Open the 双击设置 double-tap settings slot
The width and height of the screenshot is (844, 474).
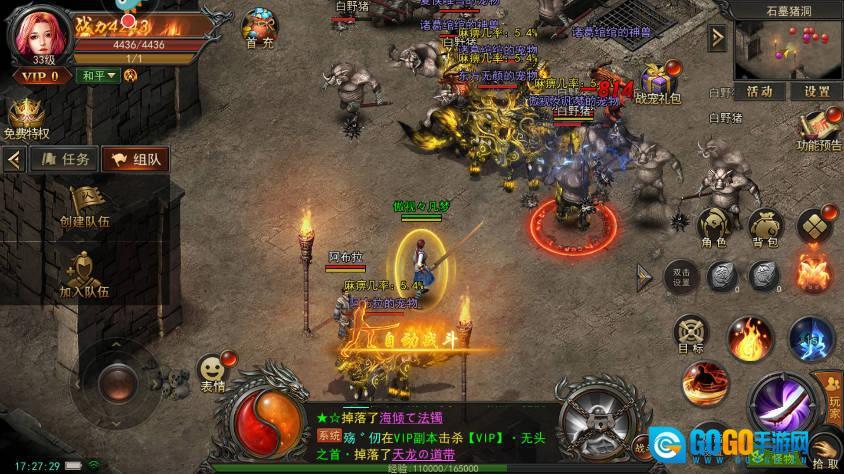681,276
